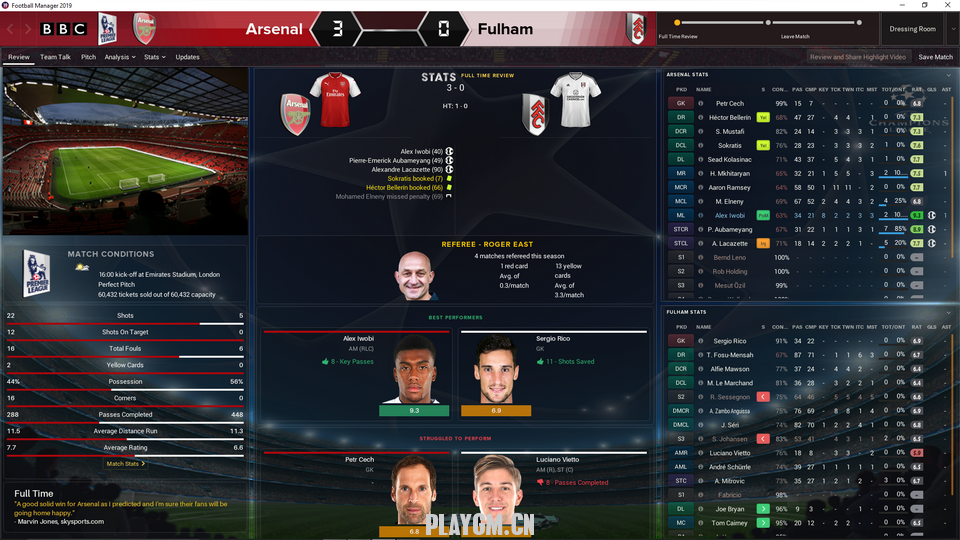Select P. Aubameyang's row in Arsenal stats
The height and width of the screenshot is (540, 960).
732,229
